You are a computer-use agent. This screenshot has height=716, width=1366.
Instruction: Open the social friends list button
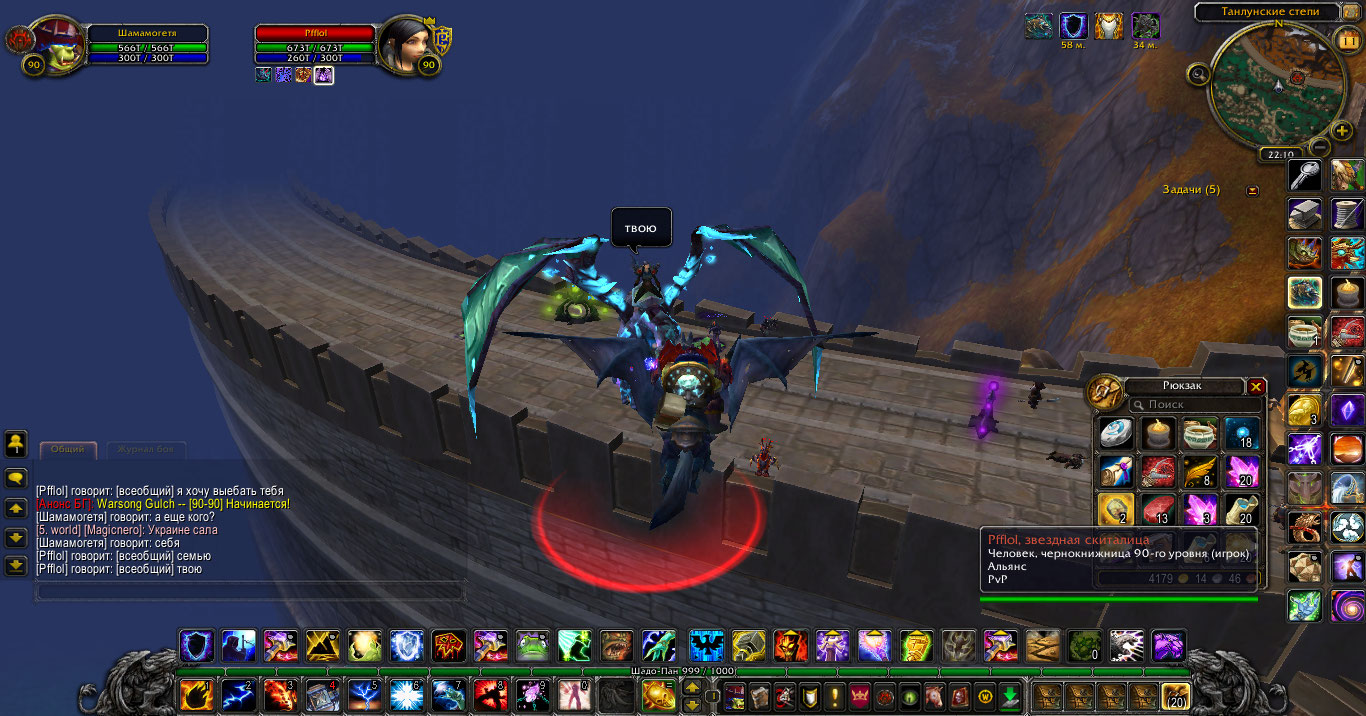coord(16,441)
